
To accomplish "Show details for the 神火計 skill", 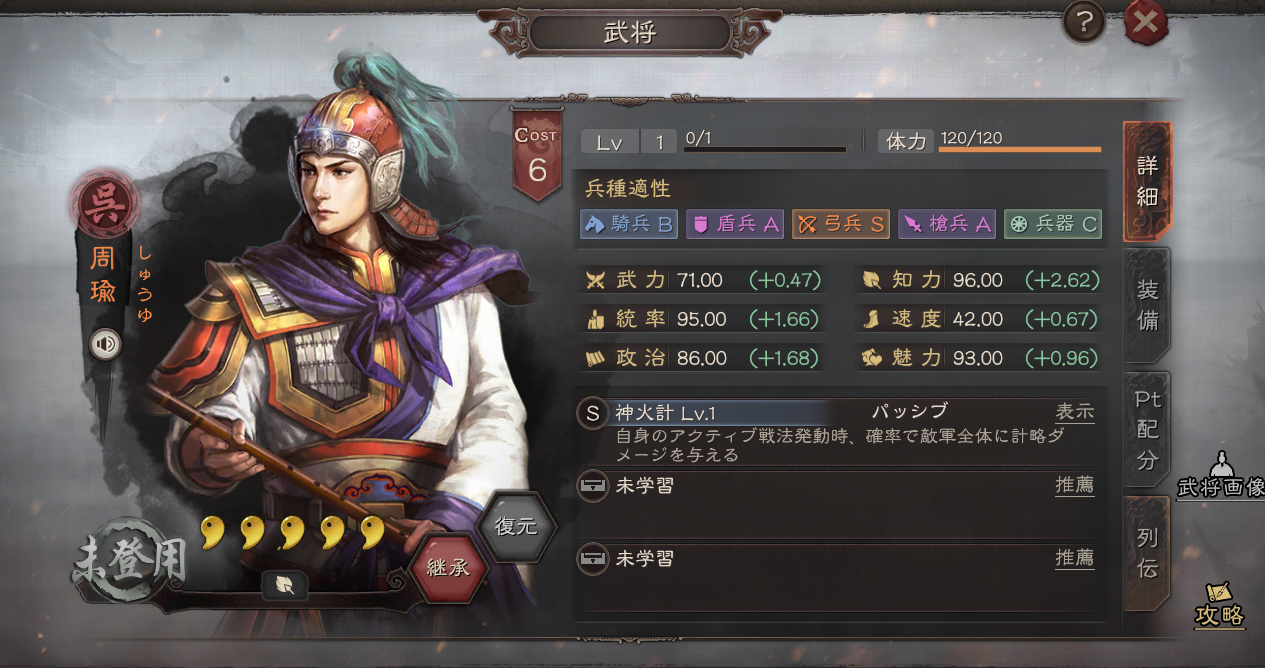I will [1075, 412].
